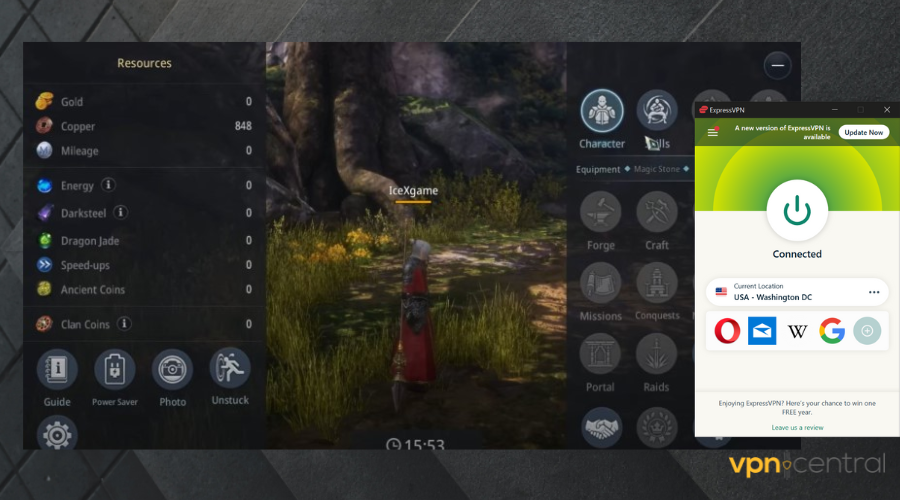Open the Character menu

pyautogui.click(x=602, y=111)
